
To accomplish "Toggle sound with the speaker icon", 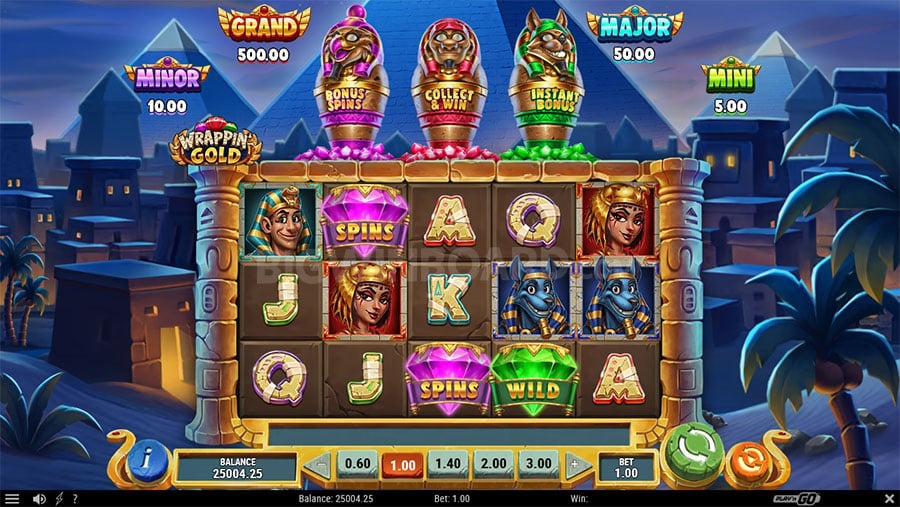I will [40, 498].
